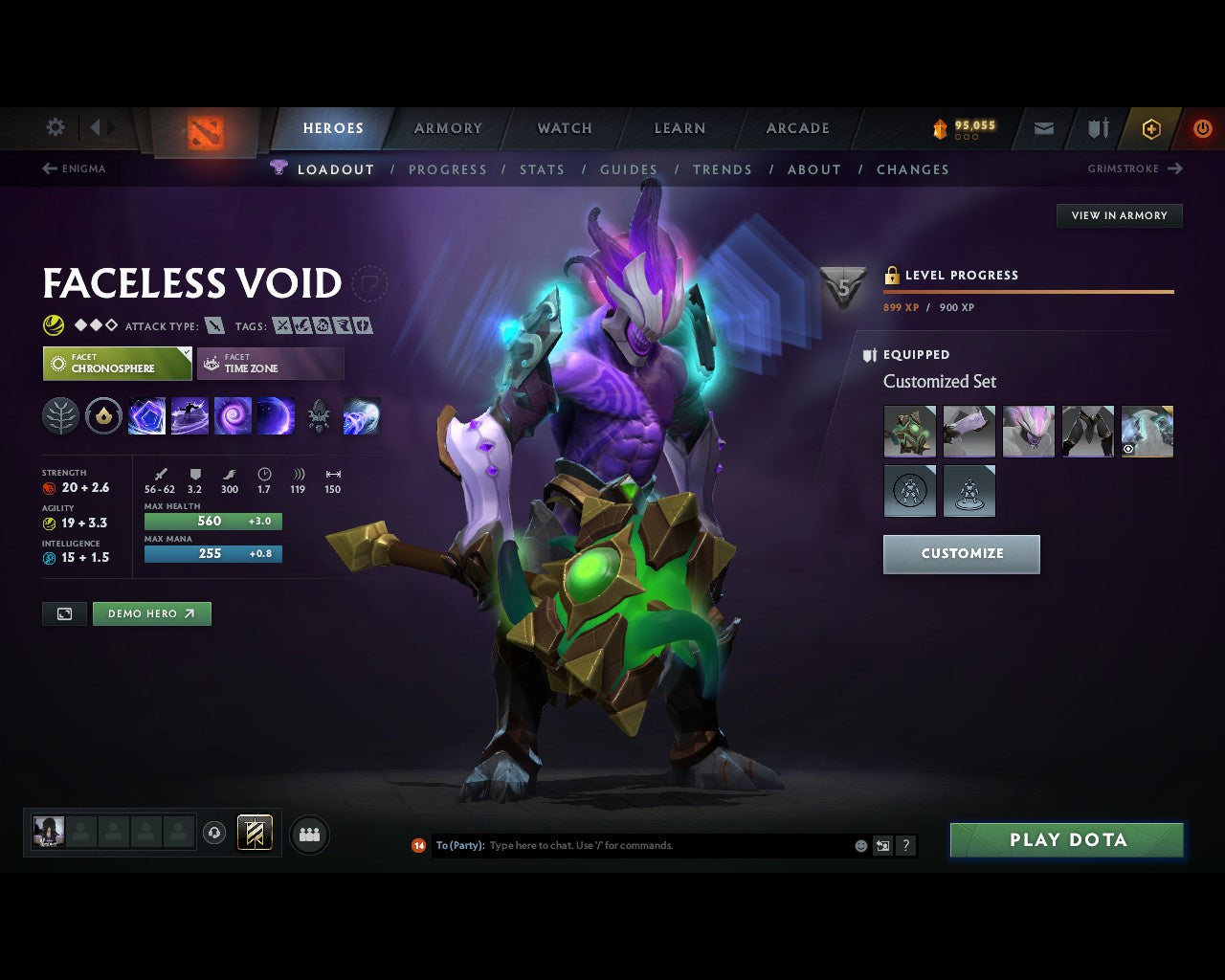Open the Dota Plus hex icon
The width and height of the screenshot is (1225, 980).
point(1151,128)
